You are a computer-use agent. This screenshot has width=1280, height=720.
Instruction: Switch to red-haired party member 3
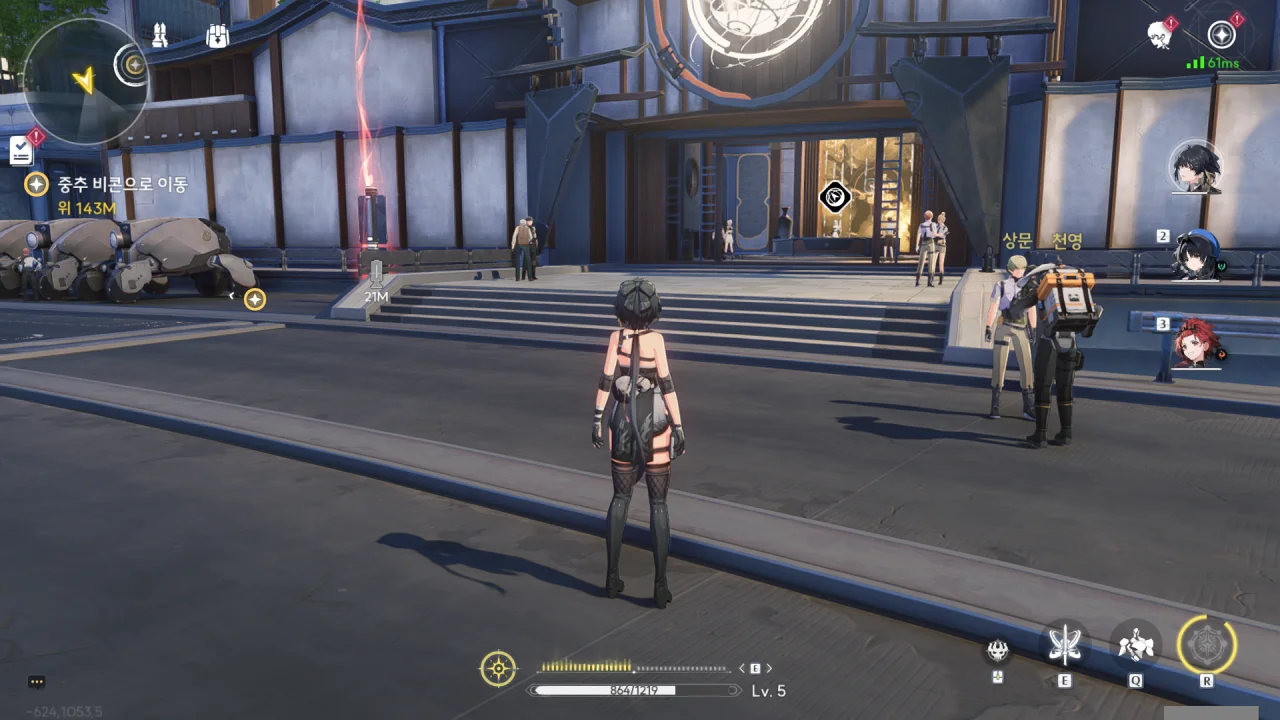point(1197,343)
